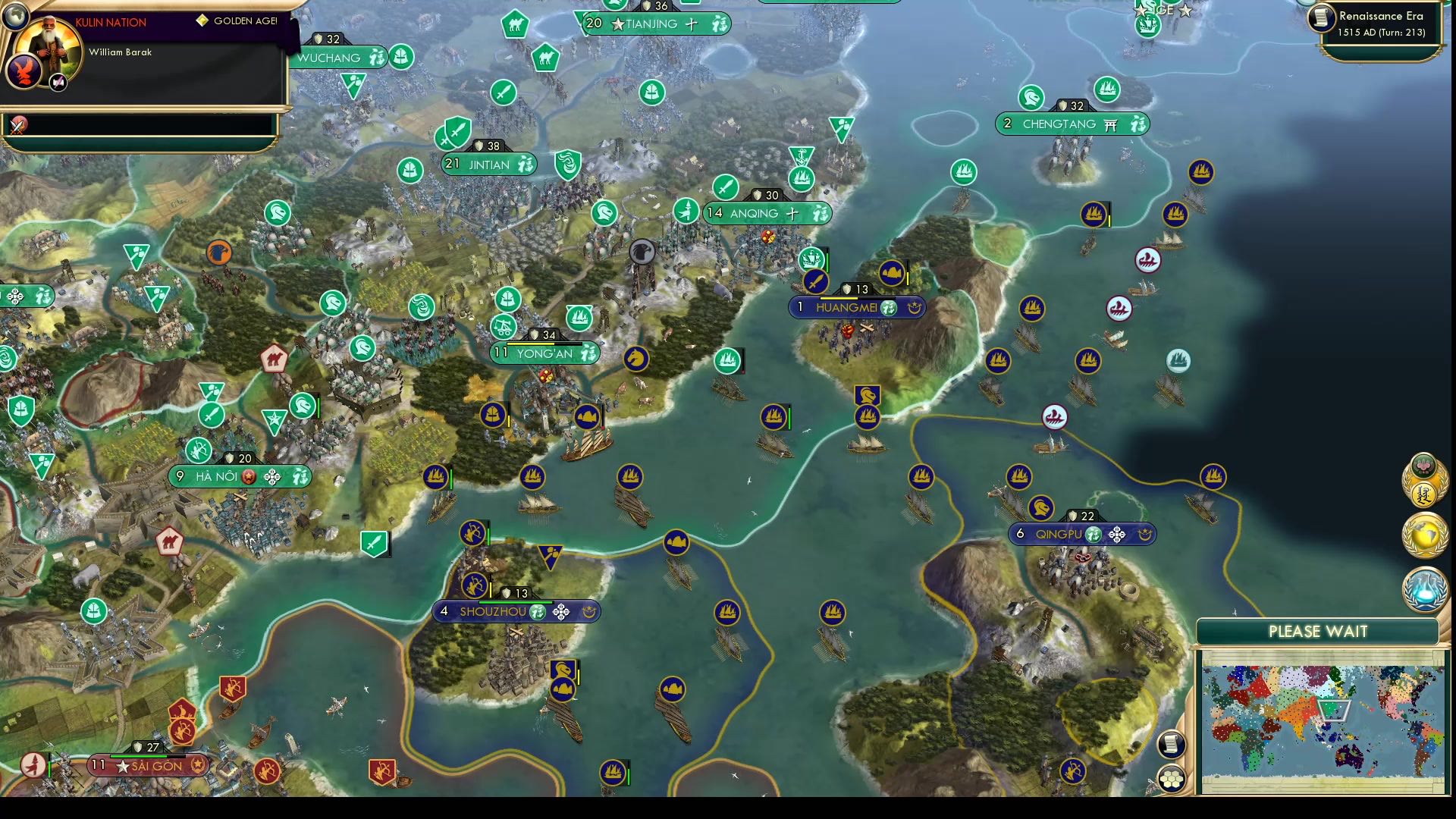Switch to Strategic View hex icon
Image resolution: width=1456 pixels, height=819 pixels.
[1172, 777]
